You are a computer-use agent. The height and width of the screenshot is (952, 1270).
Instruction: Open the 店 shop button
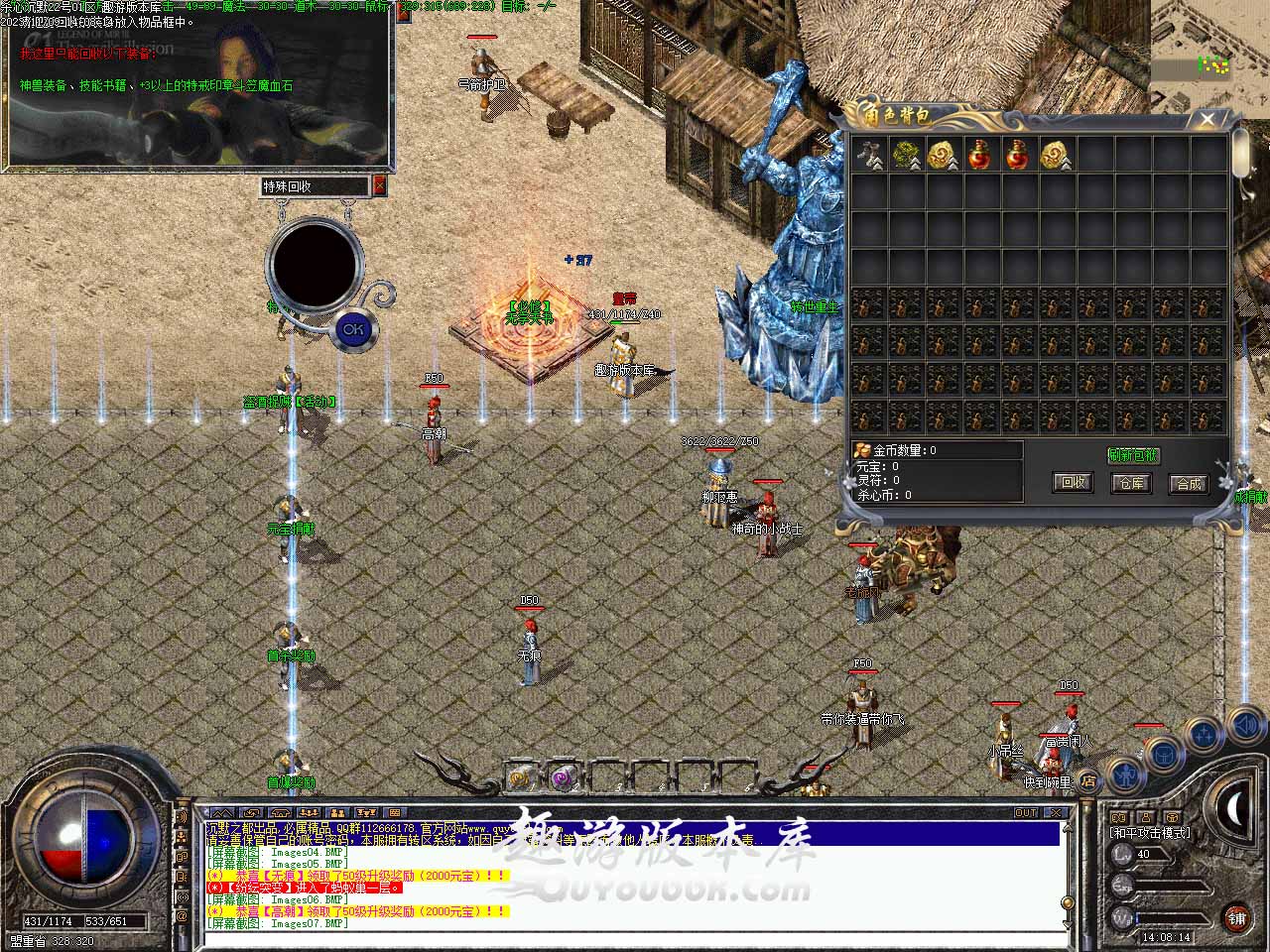pos(1088,780)
